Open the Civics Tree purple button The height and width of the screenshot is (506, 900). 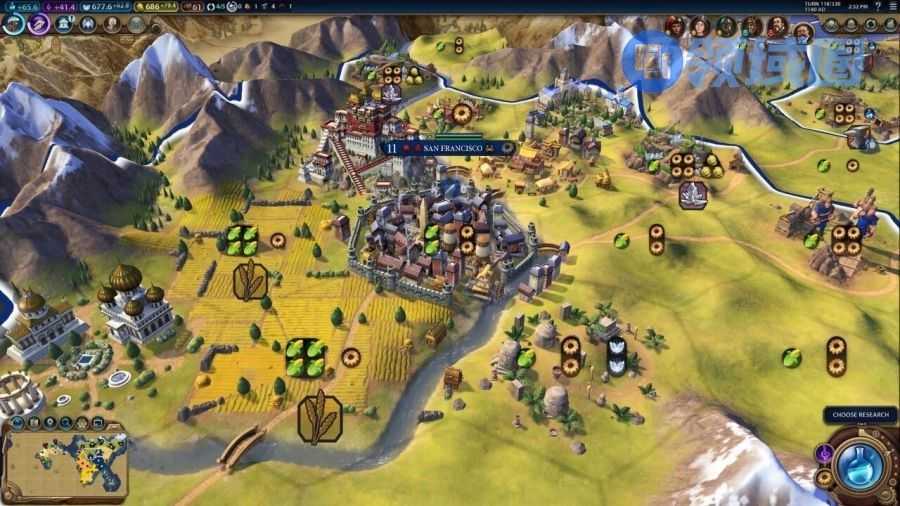click(x=40, y=22)
